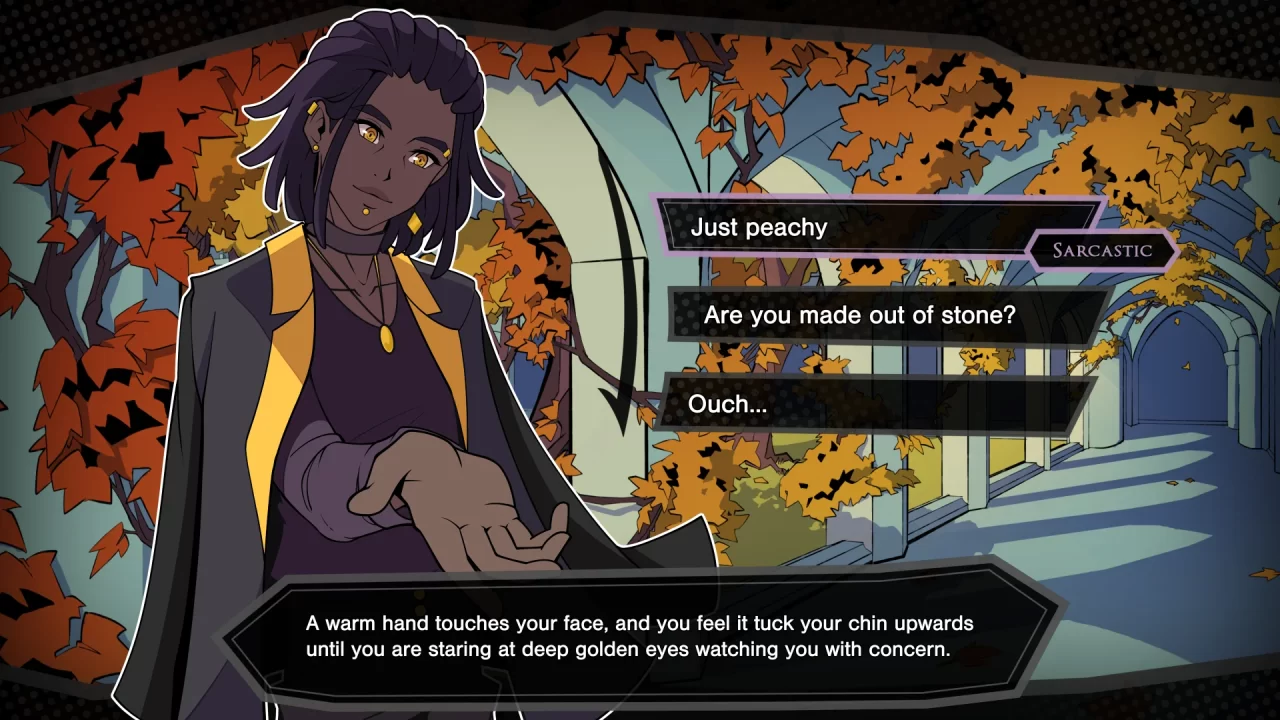
Task: Click the character's gold choker necklace
Action: pos(355,240)
